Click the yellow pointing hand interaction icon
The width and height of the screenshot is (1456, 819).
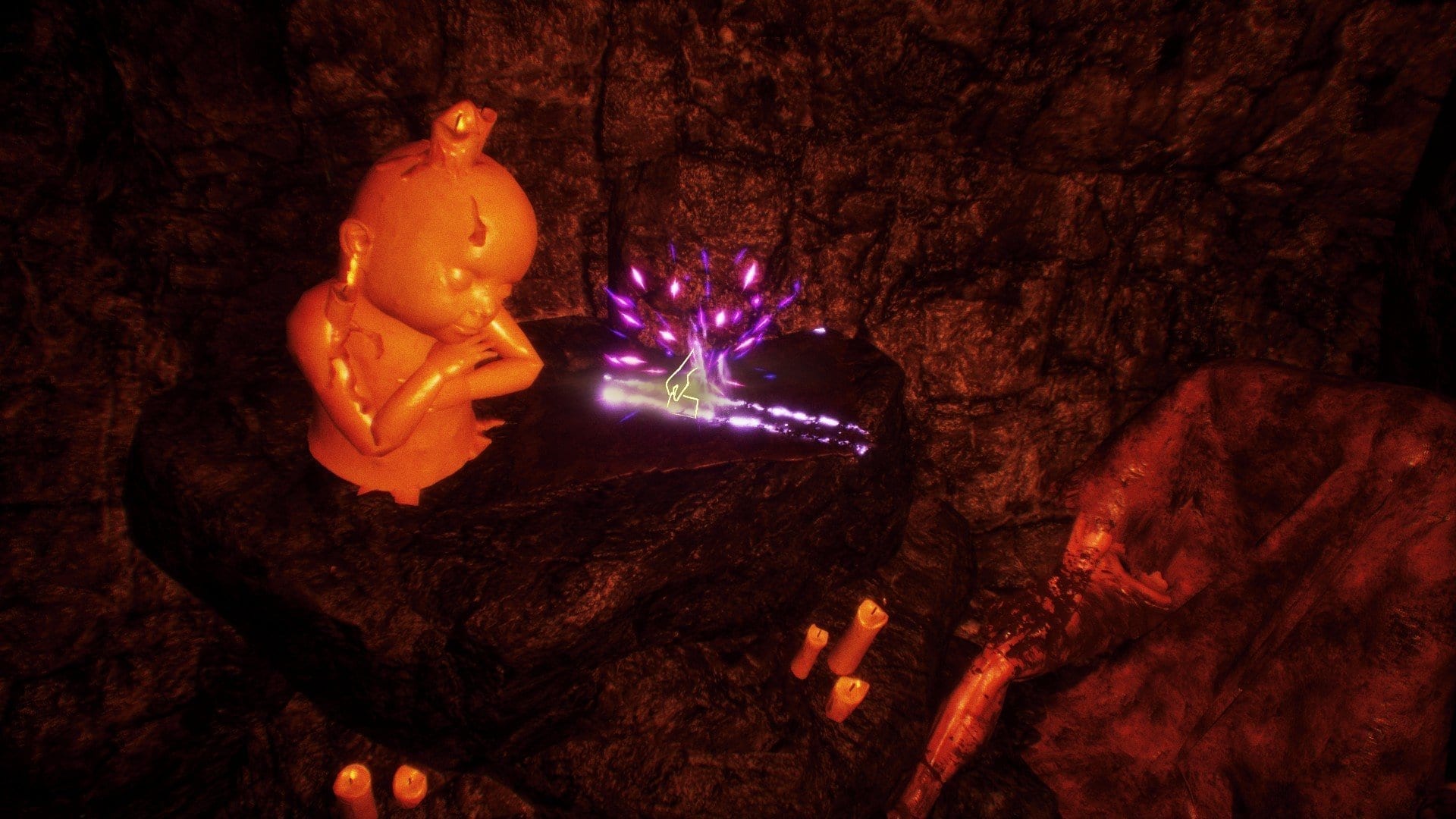point(682,388)
